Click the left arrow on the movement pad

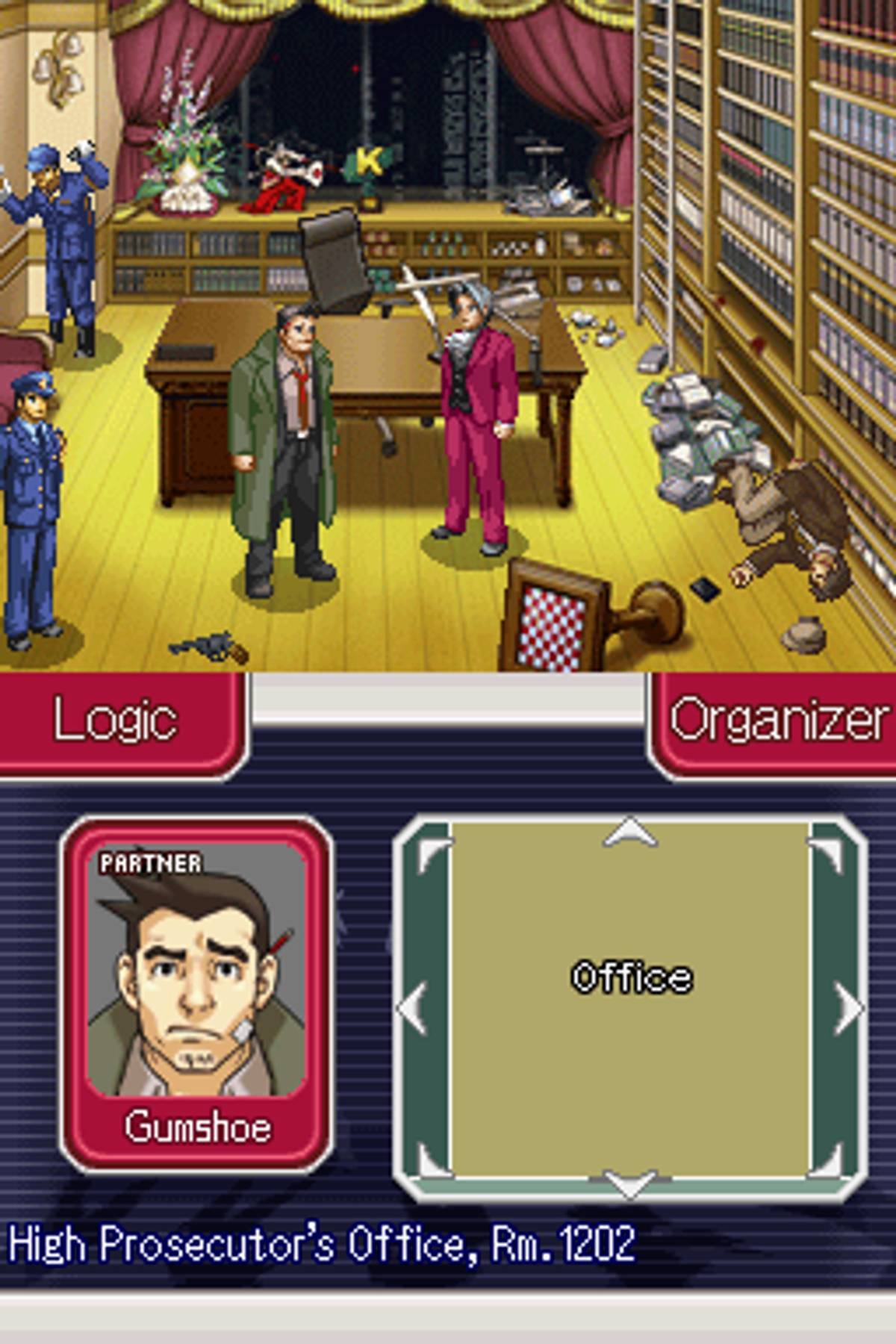tap(411, 1008)
